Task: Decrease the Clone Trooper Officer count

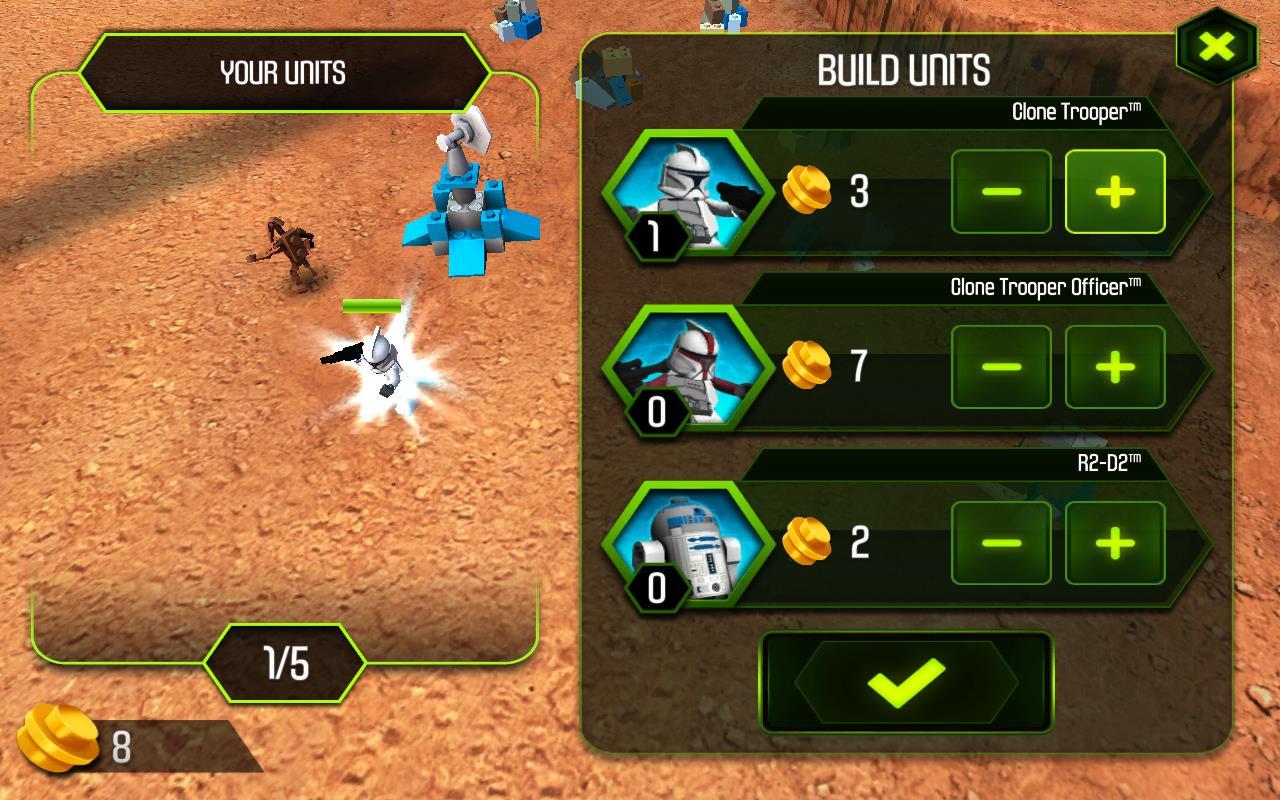Action: 1001,367
